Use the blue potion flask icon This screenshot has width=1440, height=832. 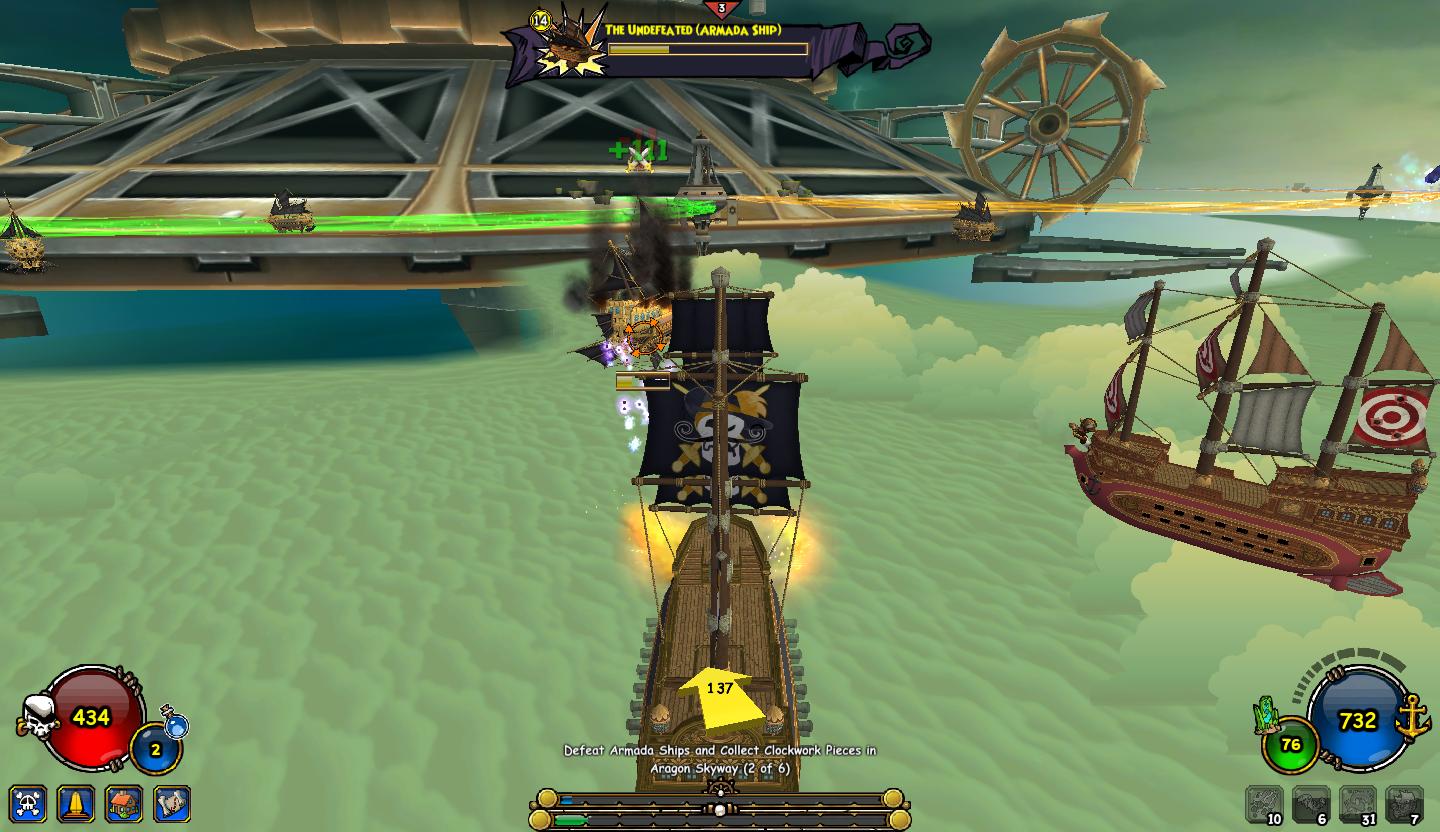coord(176,724)
